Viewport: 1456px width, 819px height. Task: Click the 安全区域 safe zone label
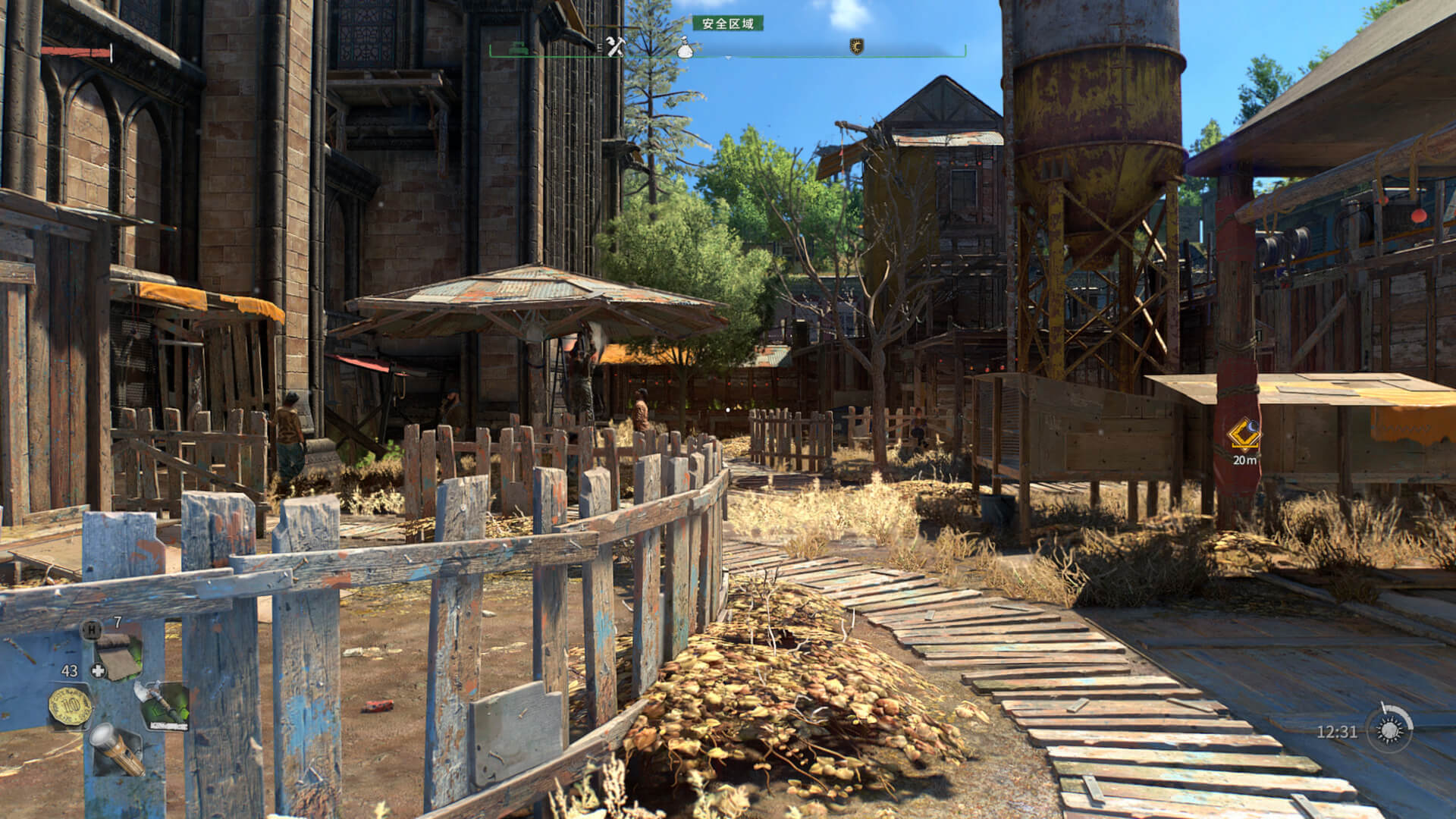(x=728, y=24)
